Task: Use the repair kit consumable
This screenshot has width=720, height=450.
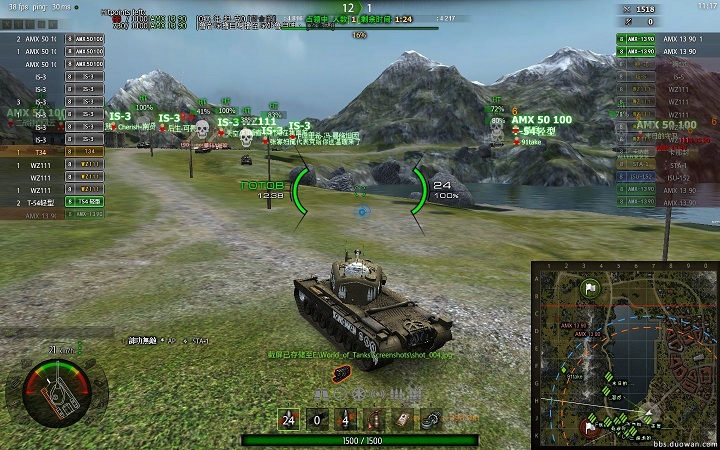Action: [430, 421]
